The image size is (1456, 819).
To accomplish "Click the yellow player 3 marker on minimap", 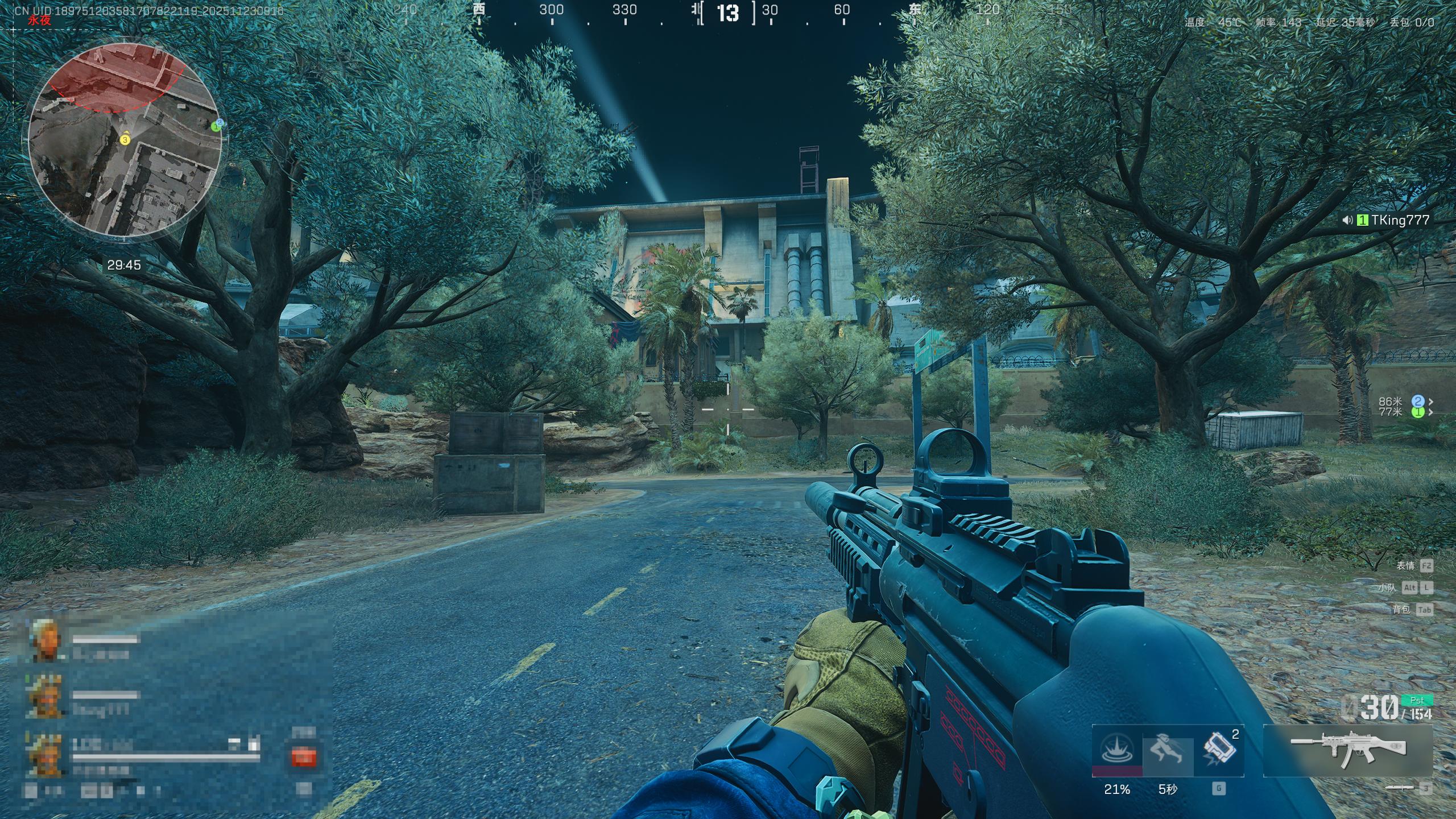I will tap(125, 139).
